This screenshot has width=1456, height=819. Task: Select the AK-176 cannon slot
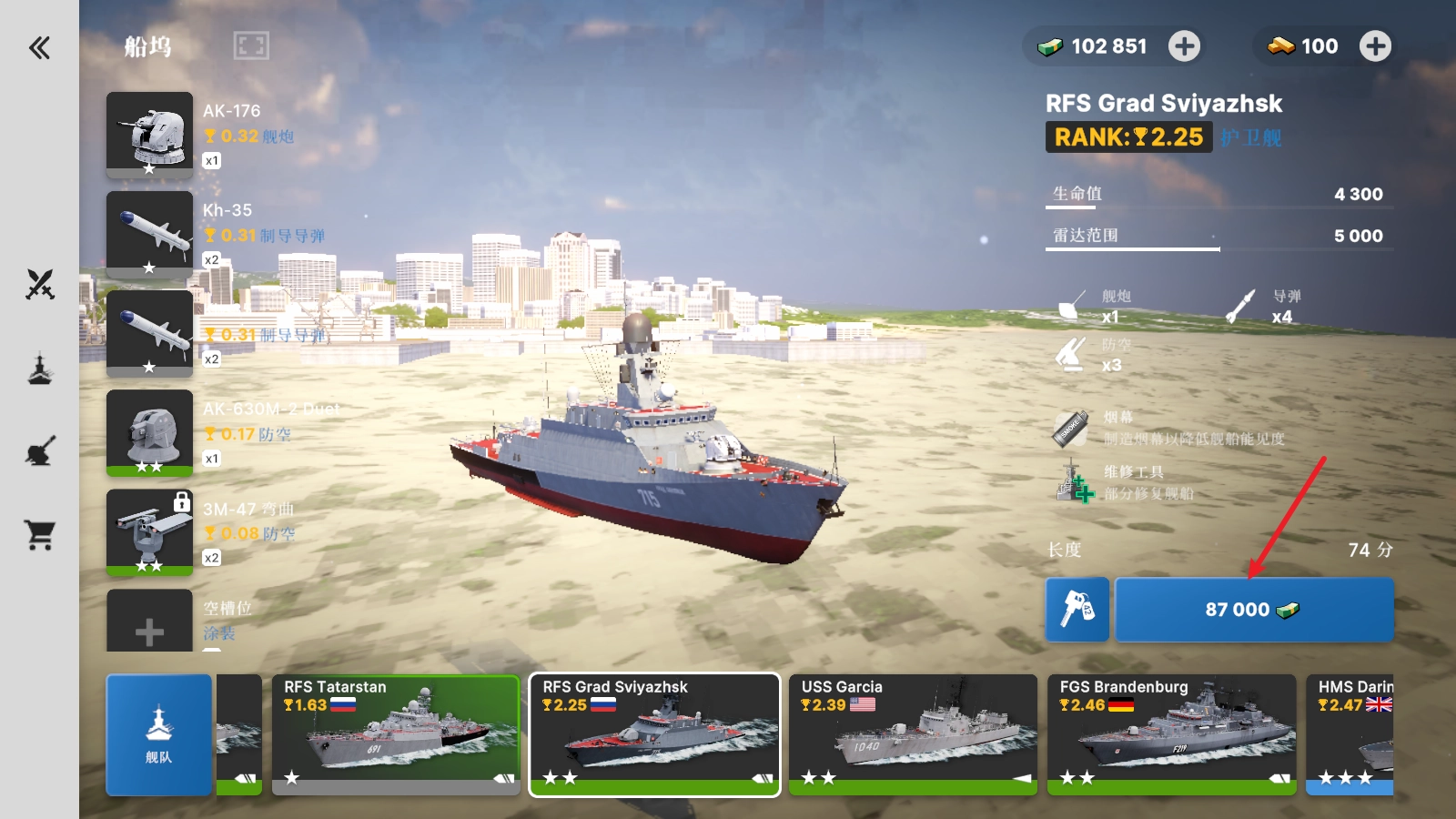point(150,134)
